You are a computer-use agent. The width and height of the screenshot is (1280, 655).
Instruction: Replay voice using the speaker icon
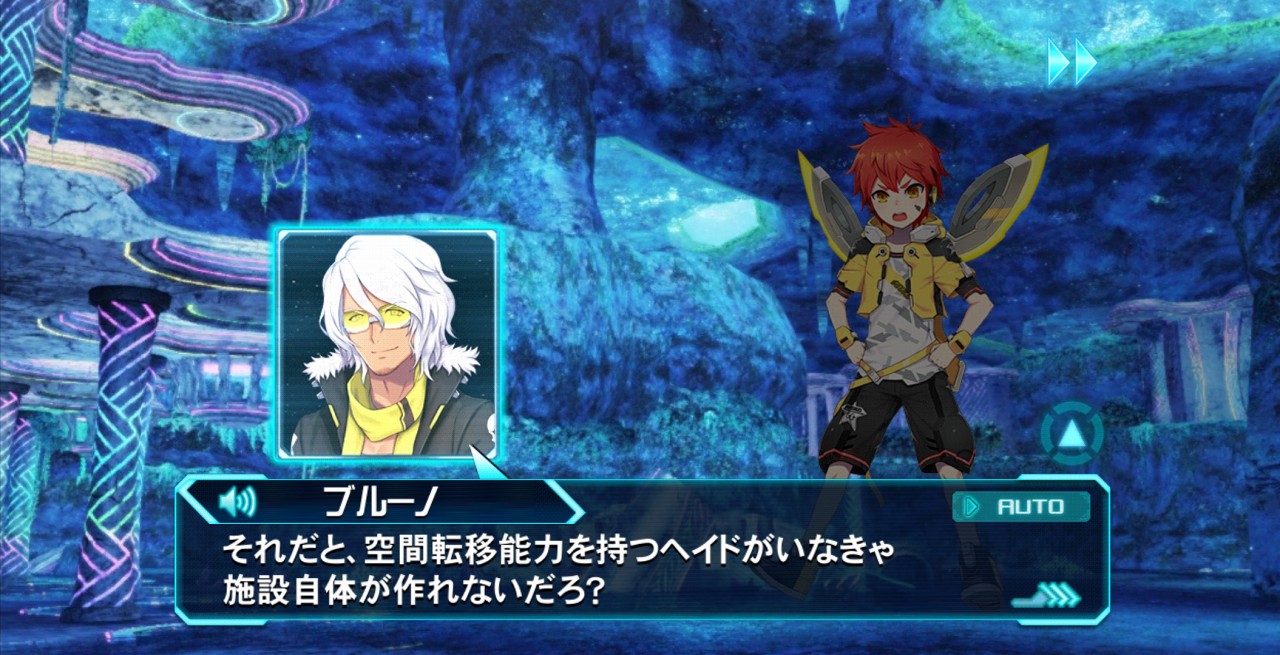tap(237, 500)
